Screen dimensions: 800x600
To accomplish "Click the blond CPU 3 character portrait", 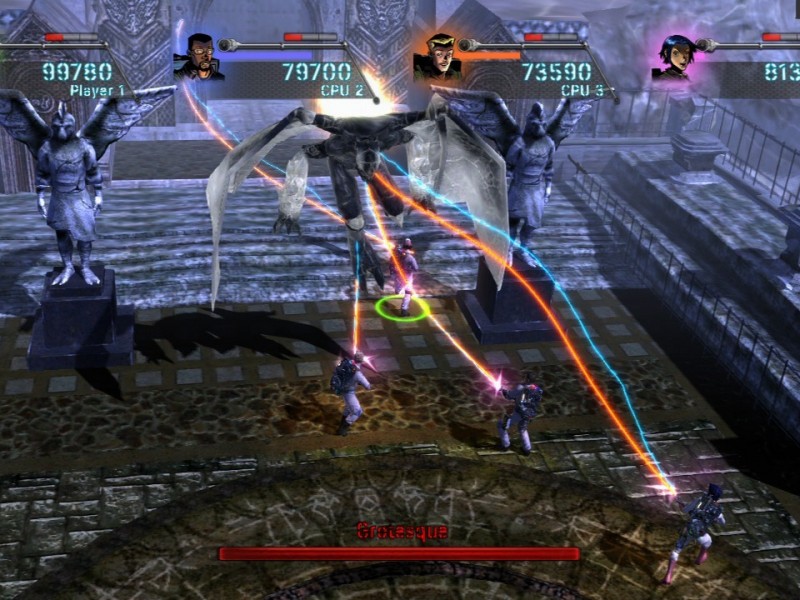I will coord(437,58).
